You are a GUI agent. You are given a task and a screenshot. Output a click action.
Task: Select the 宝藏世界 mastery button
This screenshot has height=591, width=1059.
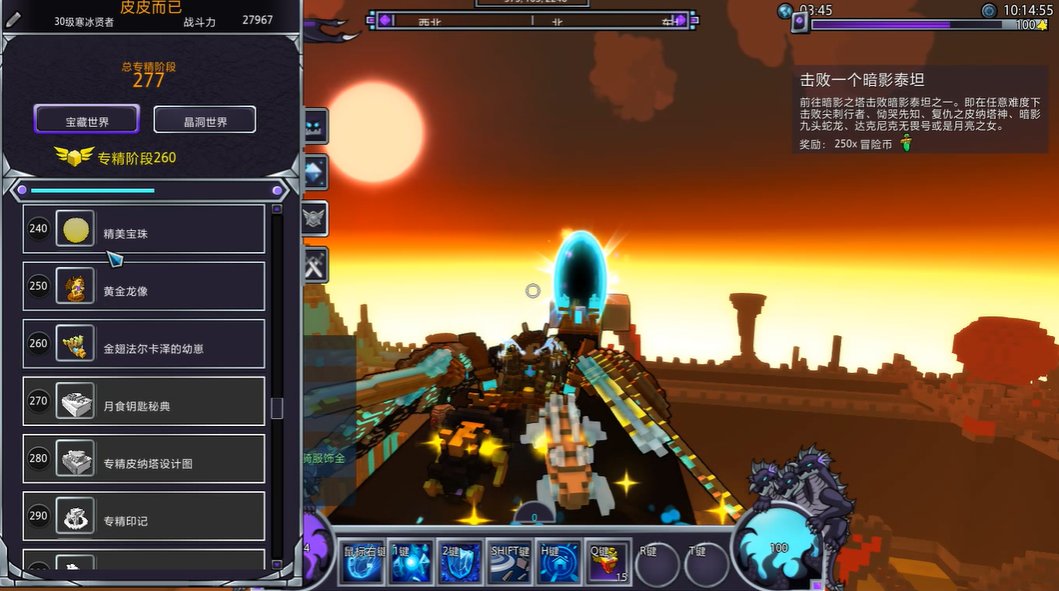tap(86, 121)
